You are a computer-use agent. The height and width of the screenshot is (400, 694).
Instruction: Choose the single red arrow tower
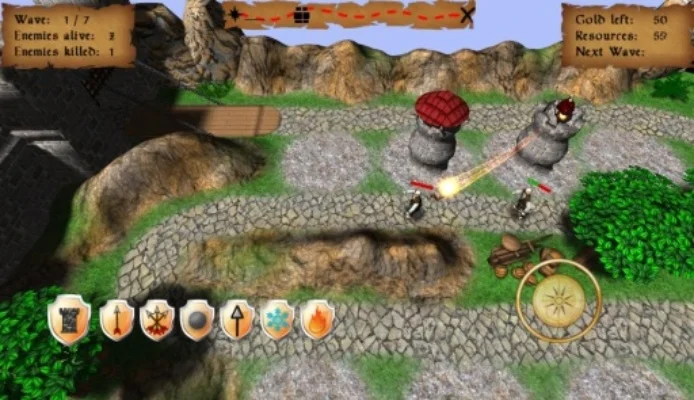click(117, 320)
